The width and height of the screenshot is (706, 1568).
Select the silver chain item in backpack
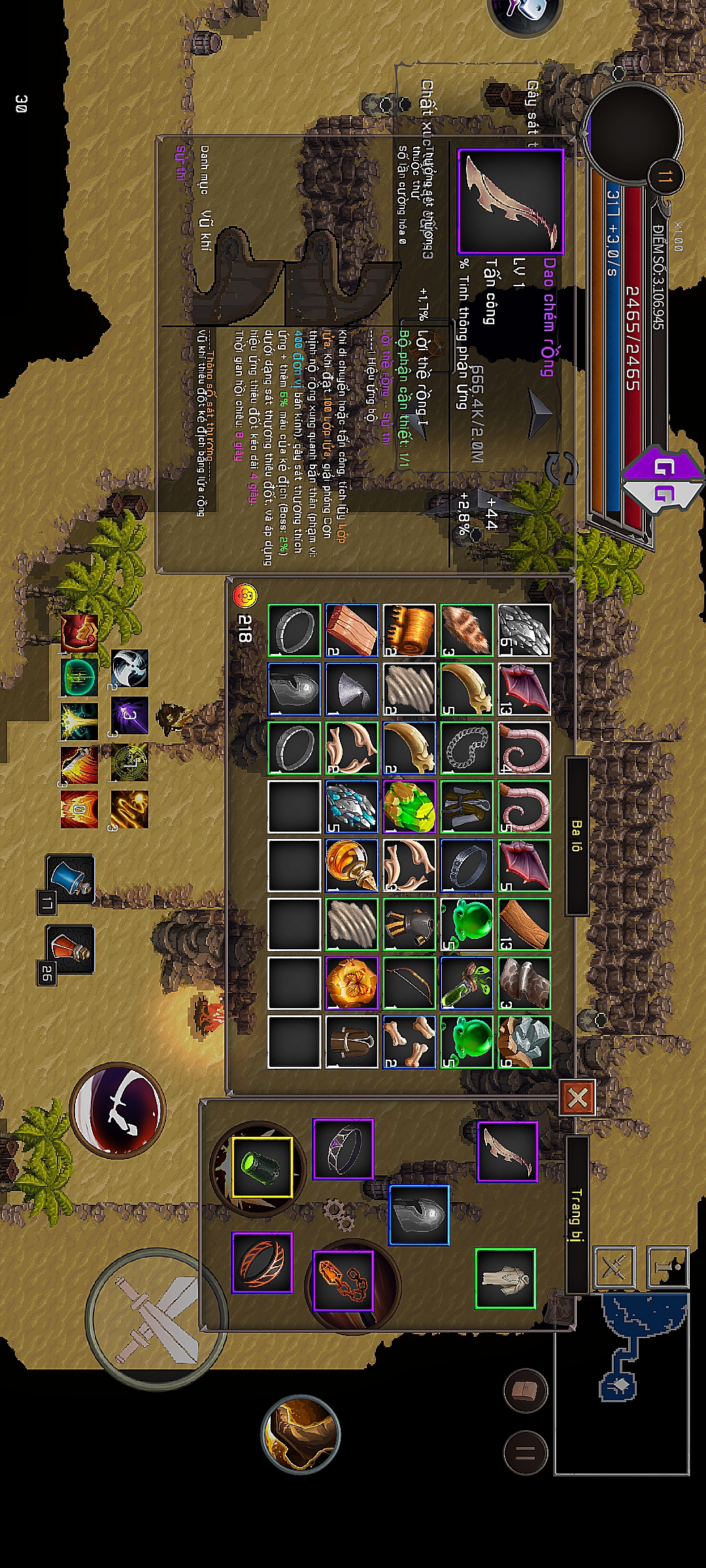click(x=467, y=748)
